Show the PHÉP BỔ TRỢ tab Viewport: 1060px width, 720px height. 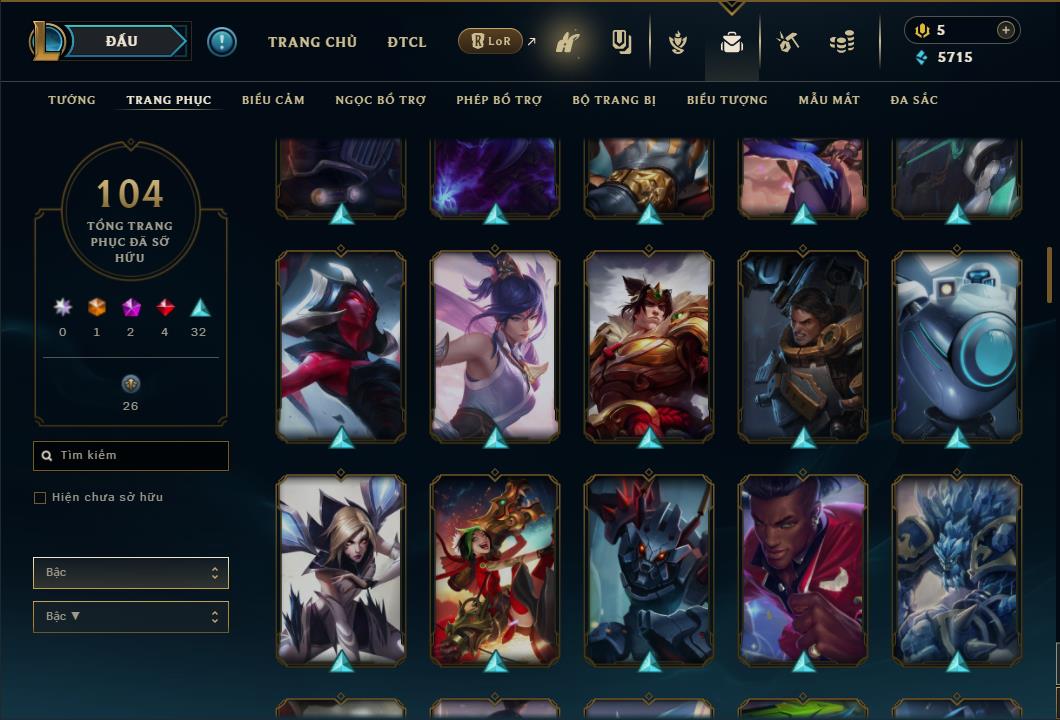tap(499, 100)
